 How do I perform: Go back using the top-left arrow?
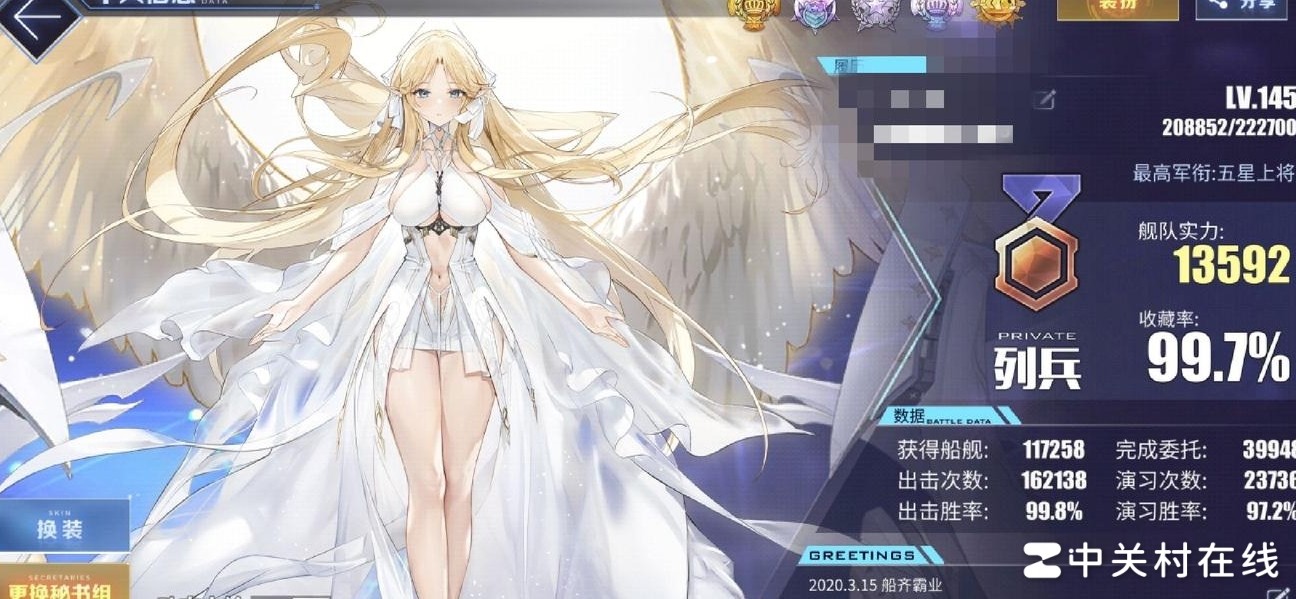coord(37,24)
